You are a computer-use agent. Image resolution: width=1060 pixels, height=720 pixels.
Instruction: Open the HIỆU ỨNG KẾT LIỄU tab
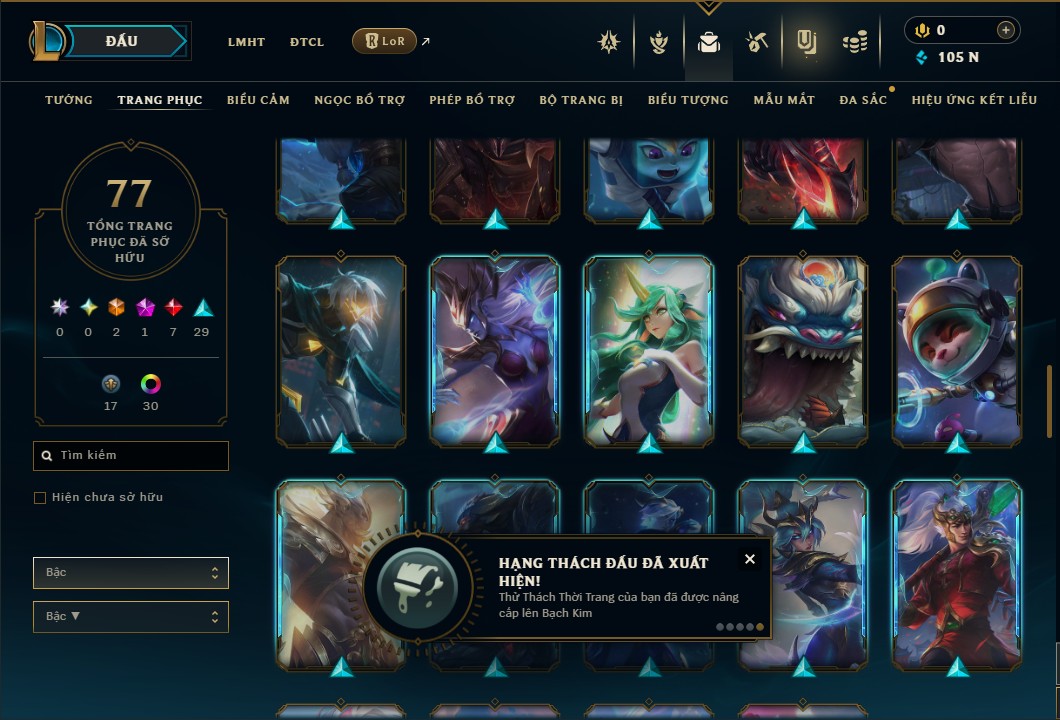click(x=975, y=100)
